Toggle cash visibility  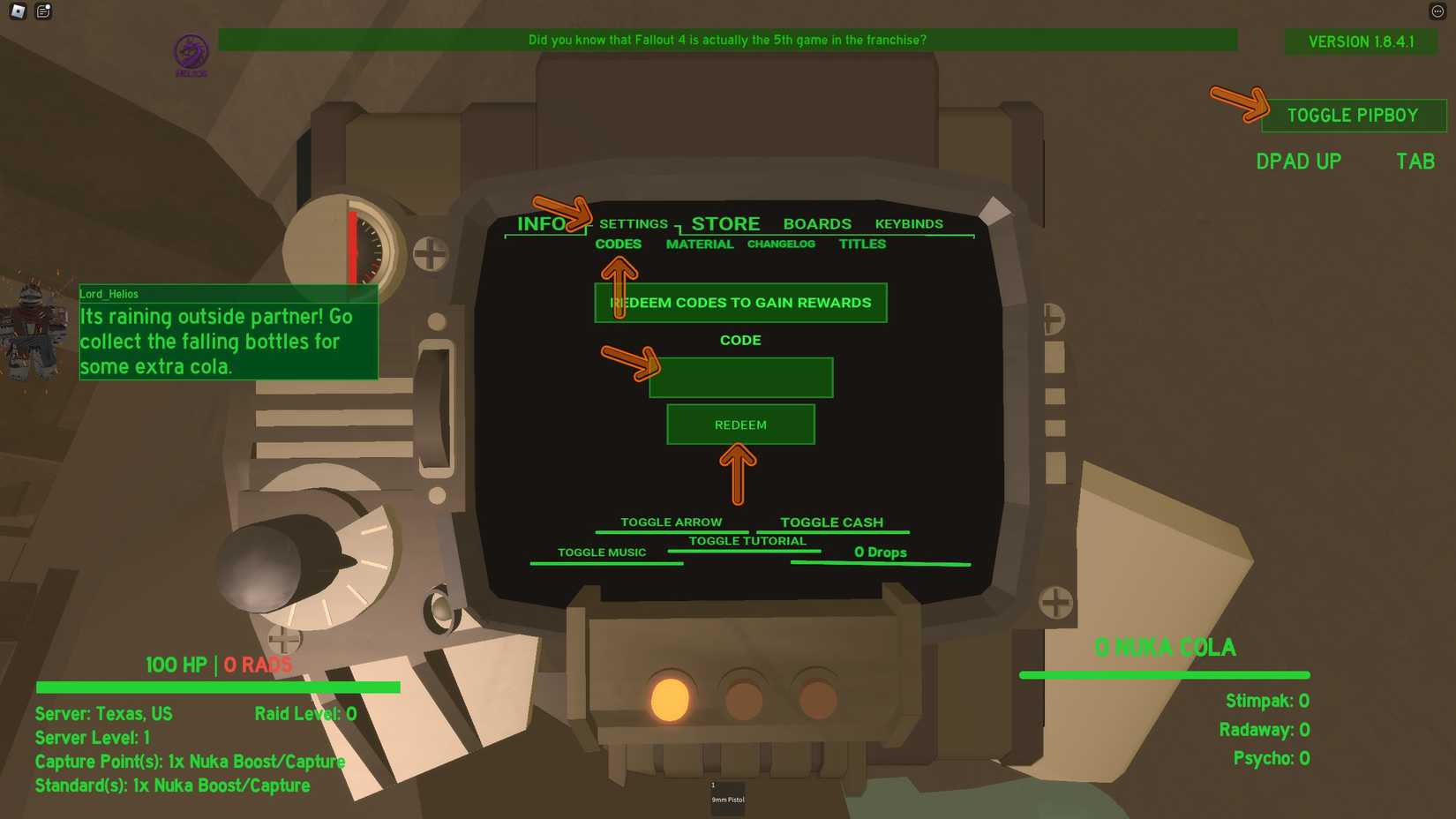(x=830, y=522)
